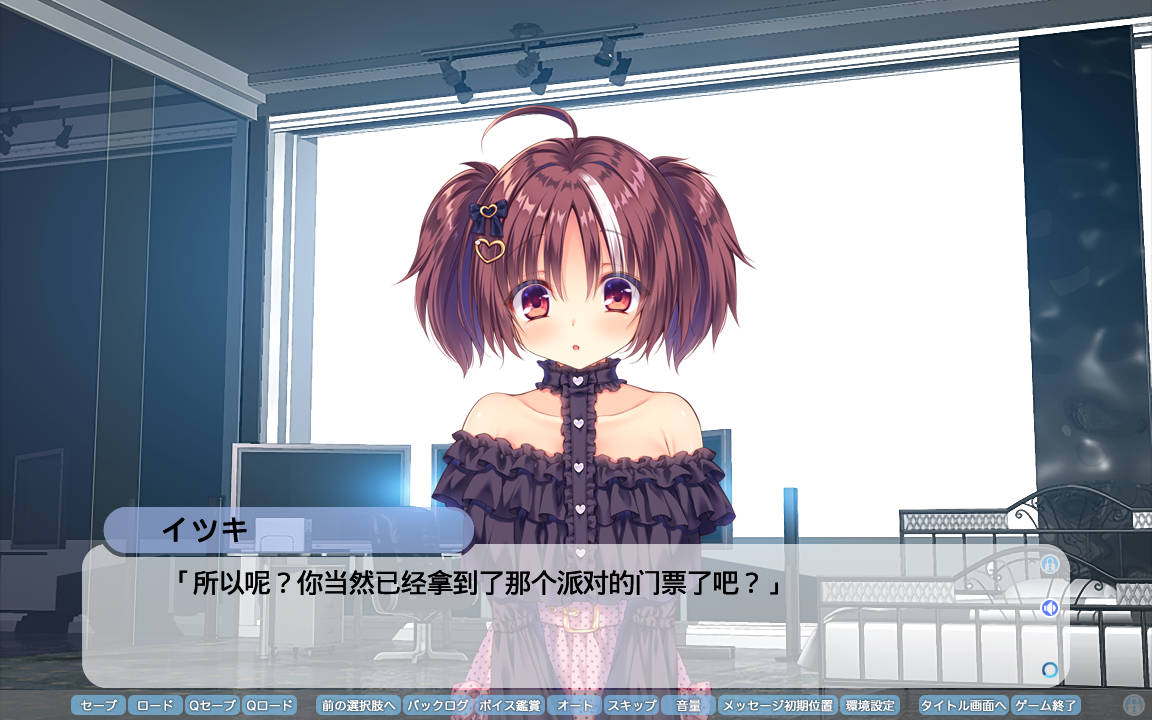
Task: Quit via the ゲーム終了 button
Action: [x=1046, y=705]
